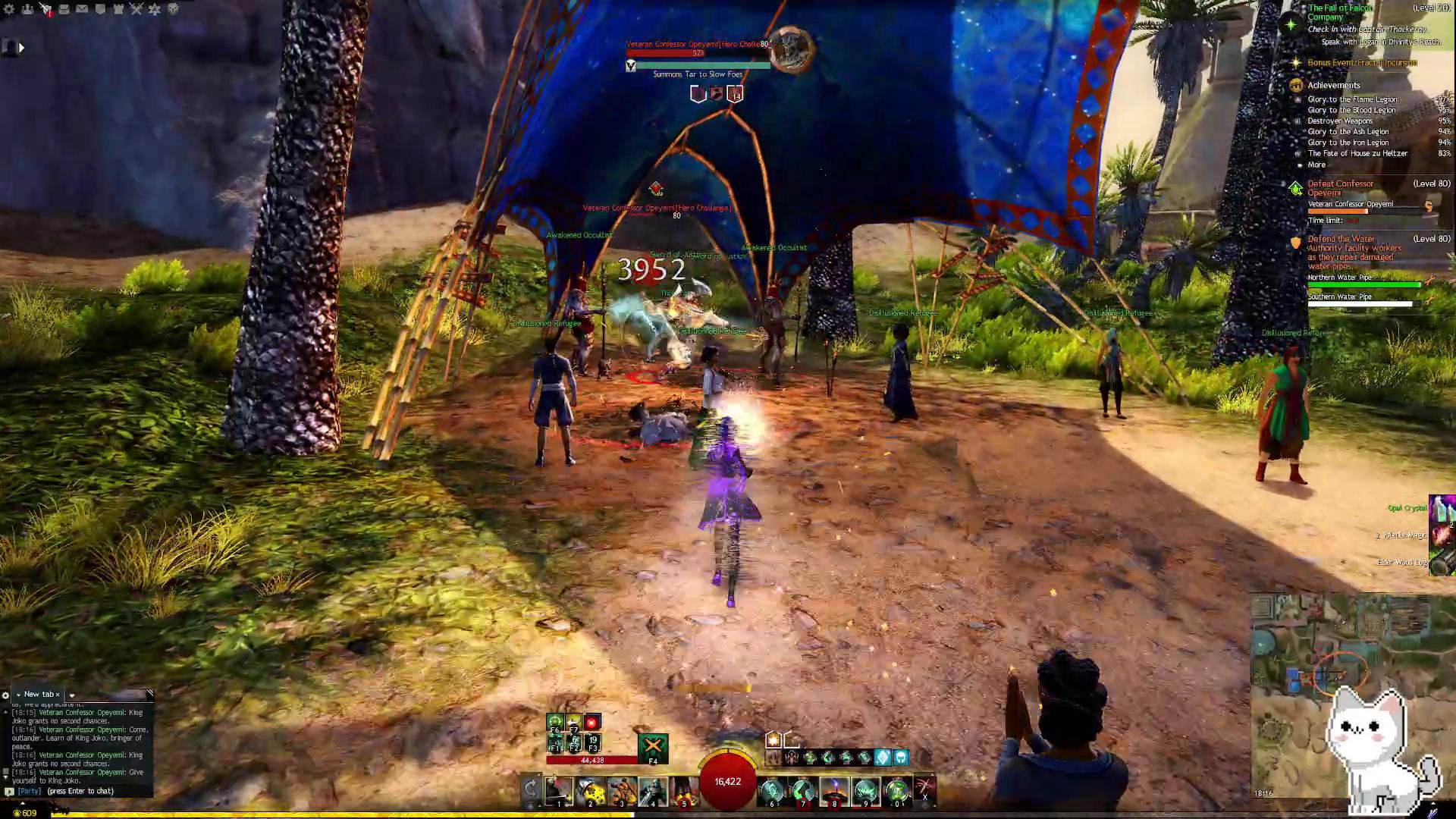Select the New tab chat tab

pos(38,695)
